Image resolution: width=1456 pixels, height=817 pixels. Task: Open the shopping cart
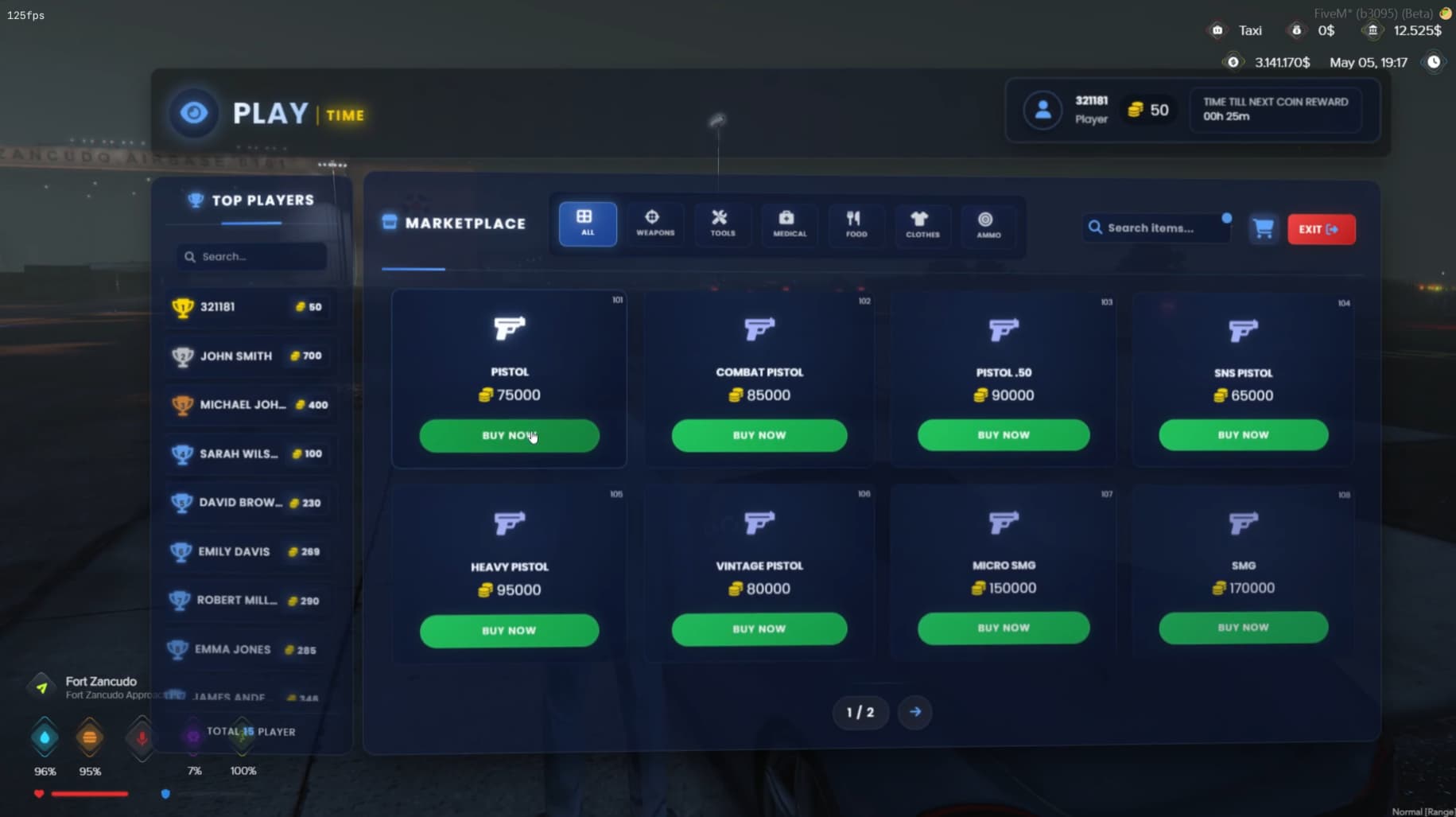[1264, 228]
